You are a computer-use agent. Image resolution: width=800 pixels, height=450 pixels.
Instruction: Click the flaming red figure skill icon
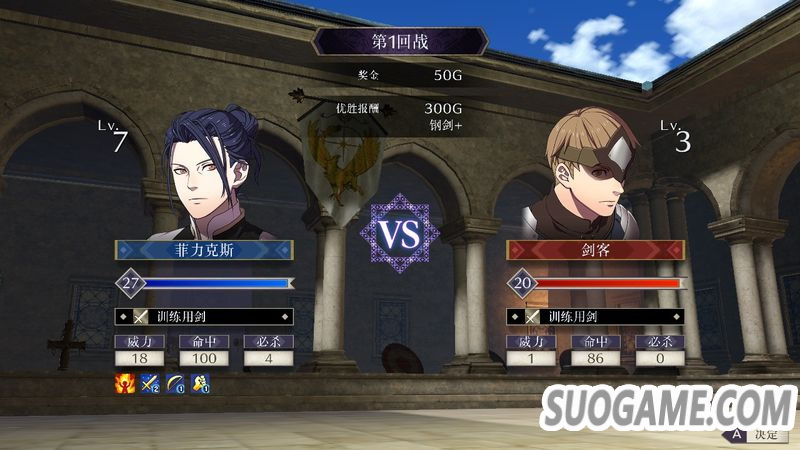125,383
